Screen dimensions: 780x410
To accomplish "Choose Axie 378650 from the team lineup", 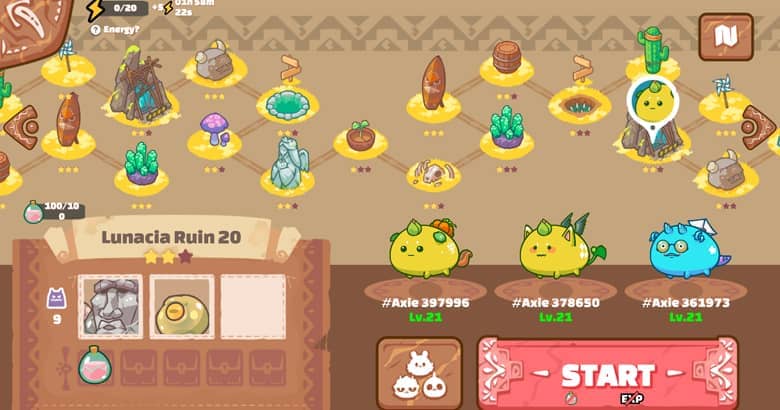I will pos(559,250).
